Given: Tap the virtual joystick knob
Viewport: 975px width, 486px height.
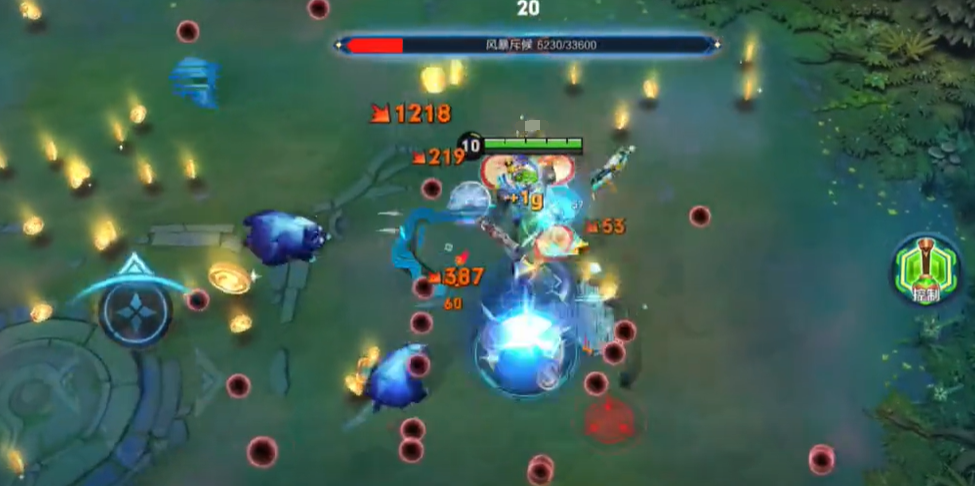Looking at the screenshot, I should (135, 311).
